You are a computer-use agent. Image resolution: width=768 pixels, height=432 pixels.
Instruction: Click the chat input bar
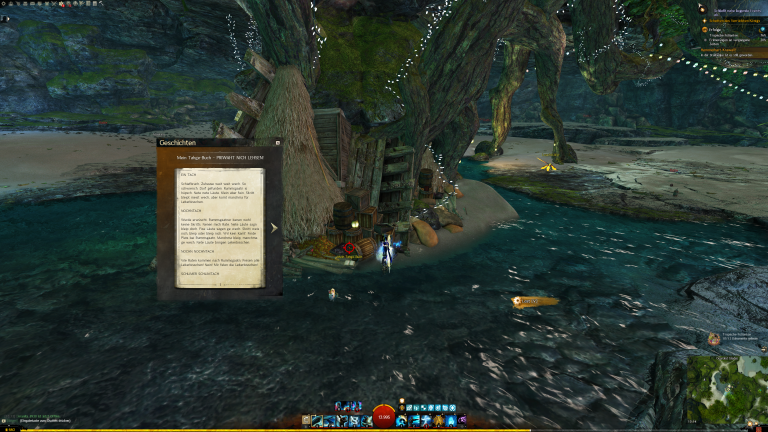click(40, 423)
